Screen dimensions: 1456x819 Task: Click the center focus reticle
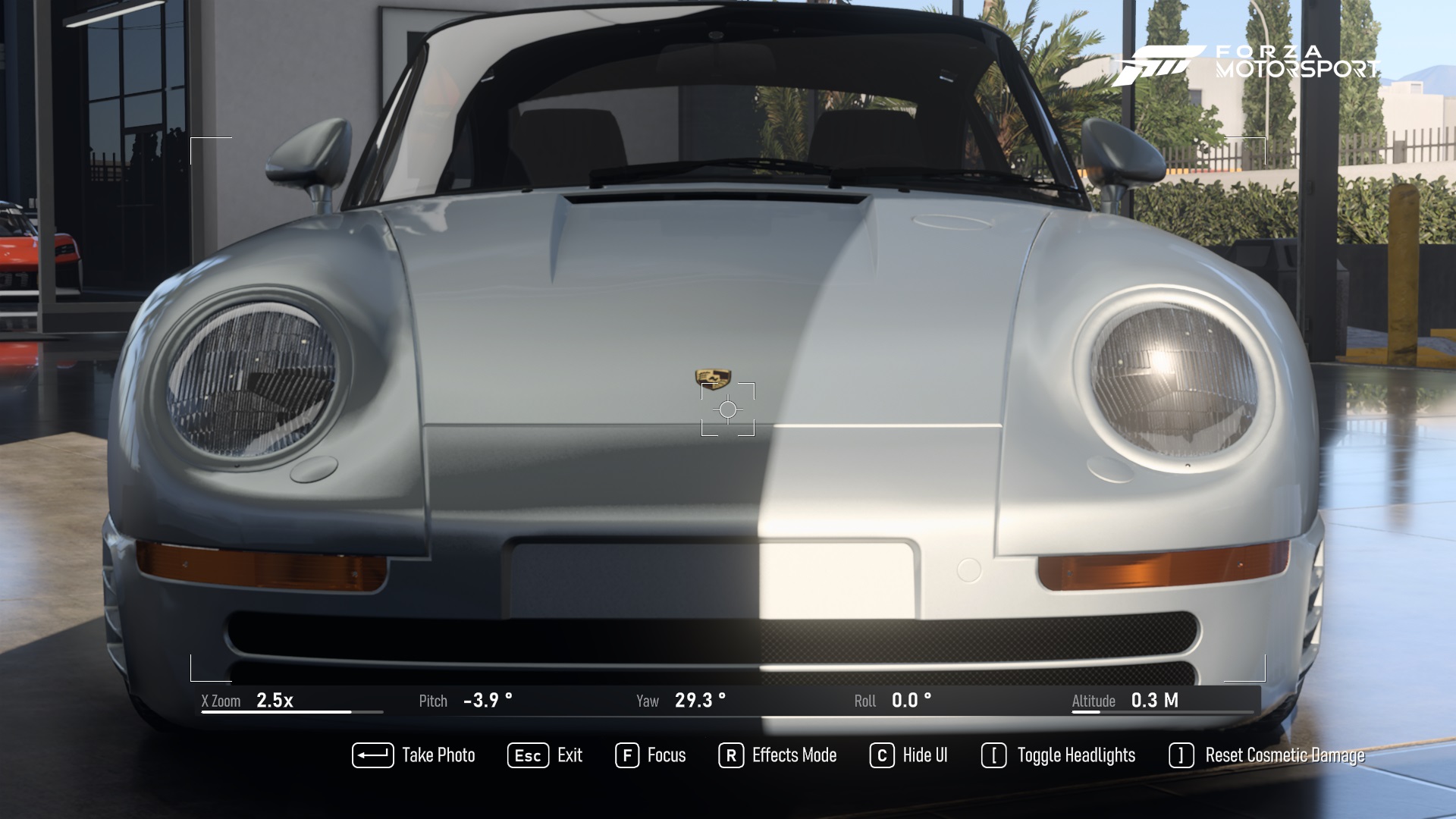point(728,409)
